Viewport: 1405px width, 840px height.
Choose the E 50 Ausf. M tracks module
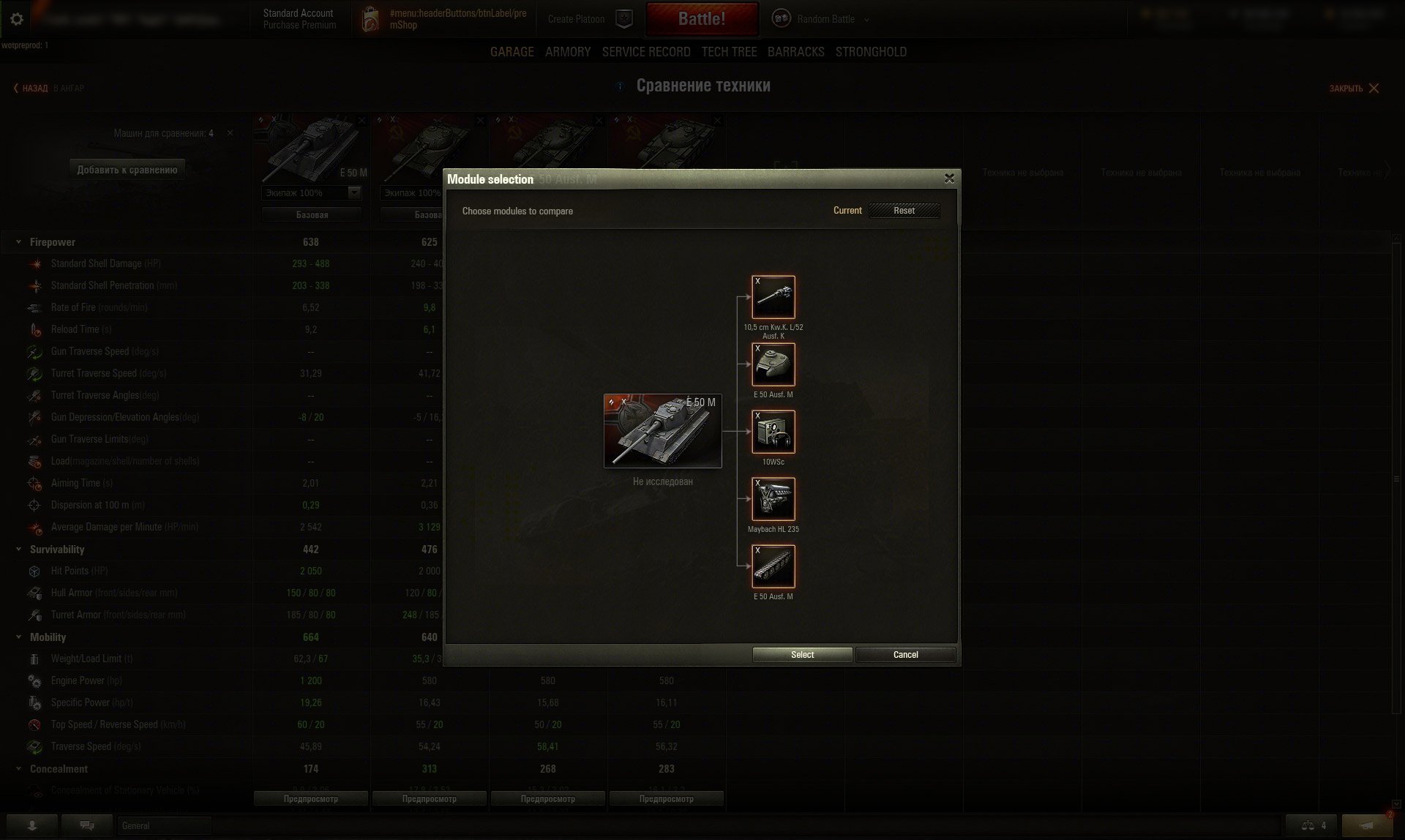click(x=773, y=566)
